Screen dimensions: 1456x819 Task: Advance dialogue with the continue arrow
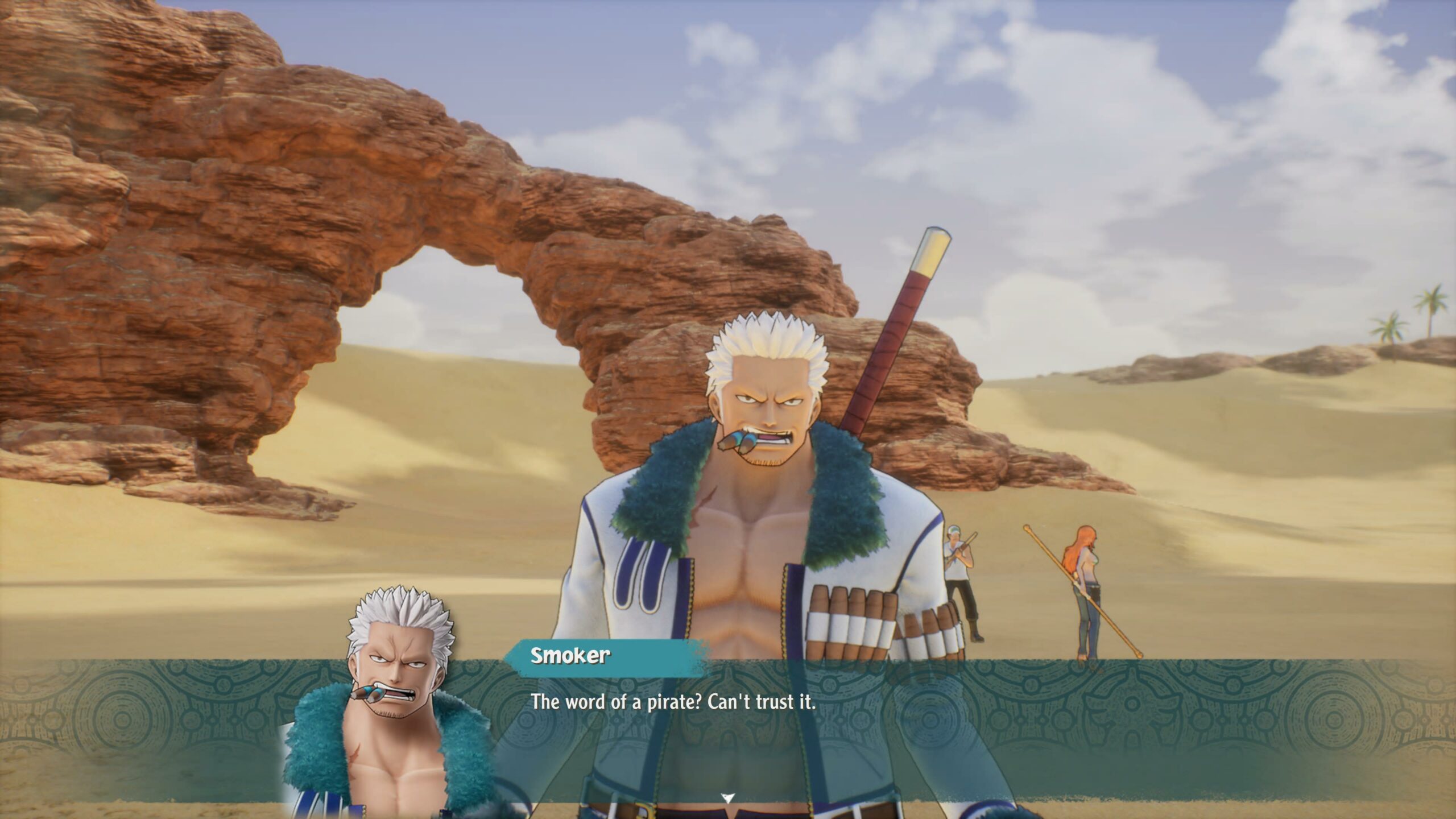[x=727, y=797]
